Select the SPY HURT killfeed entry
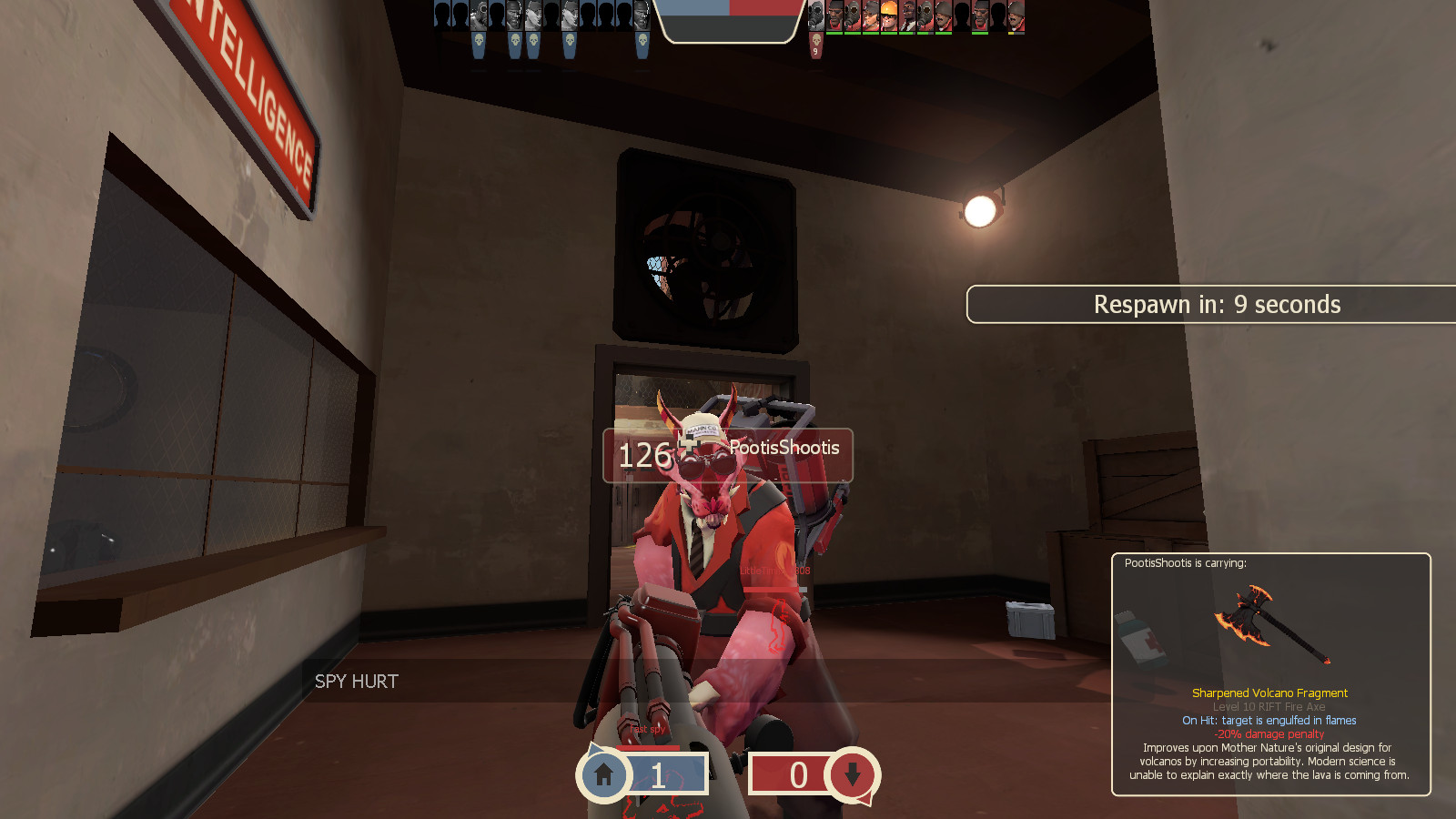The image size is (1456, 819). pyautogui.click(x=356, y=680)
